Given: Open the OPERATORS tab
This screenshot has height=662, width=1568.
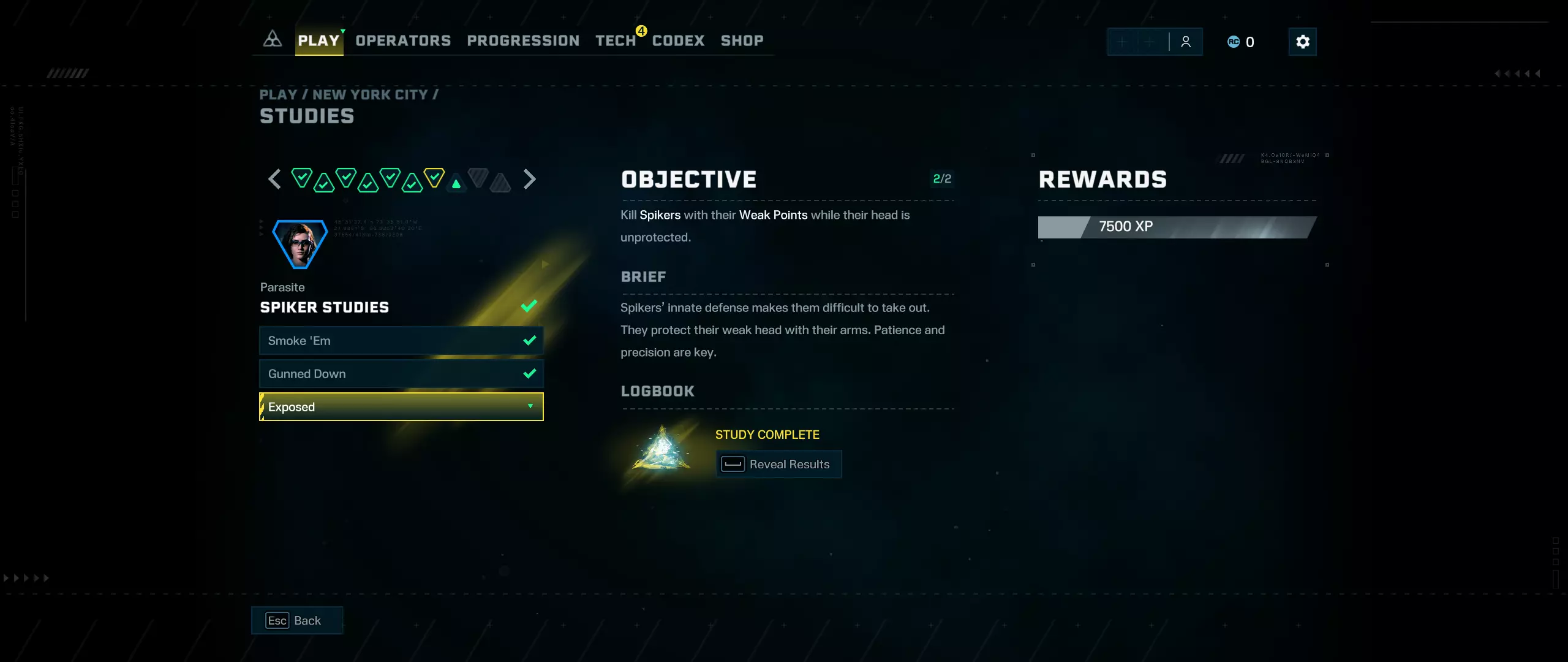Looking at the screenshot, I should [403, 41].
